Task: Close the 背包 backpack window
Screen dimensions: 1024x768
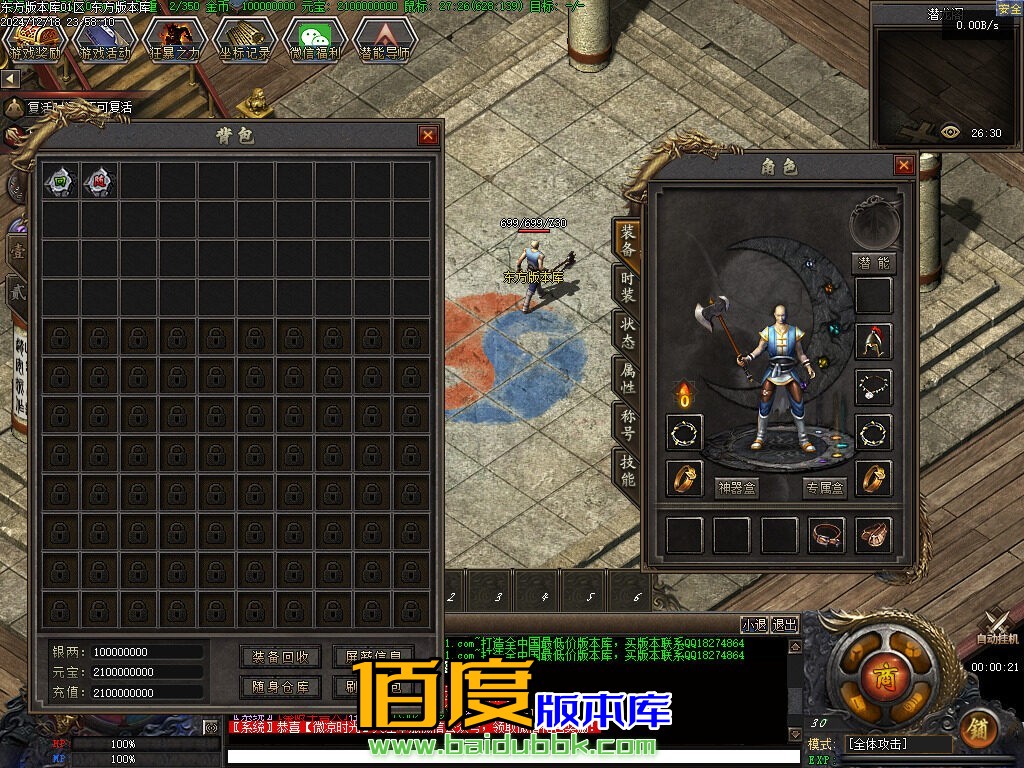Action: [x=428, y=136]
